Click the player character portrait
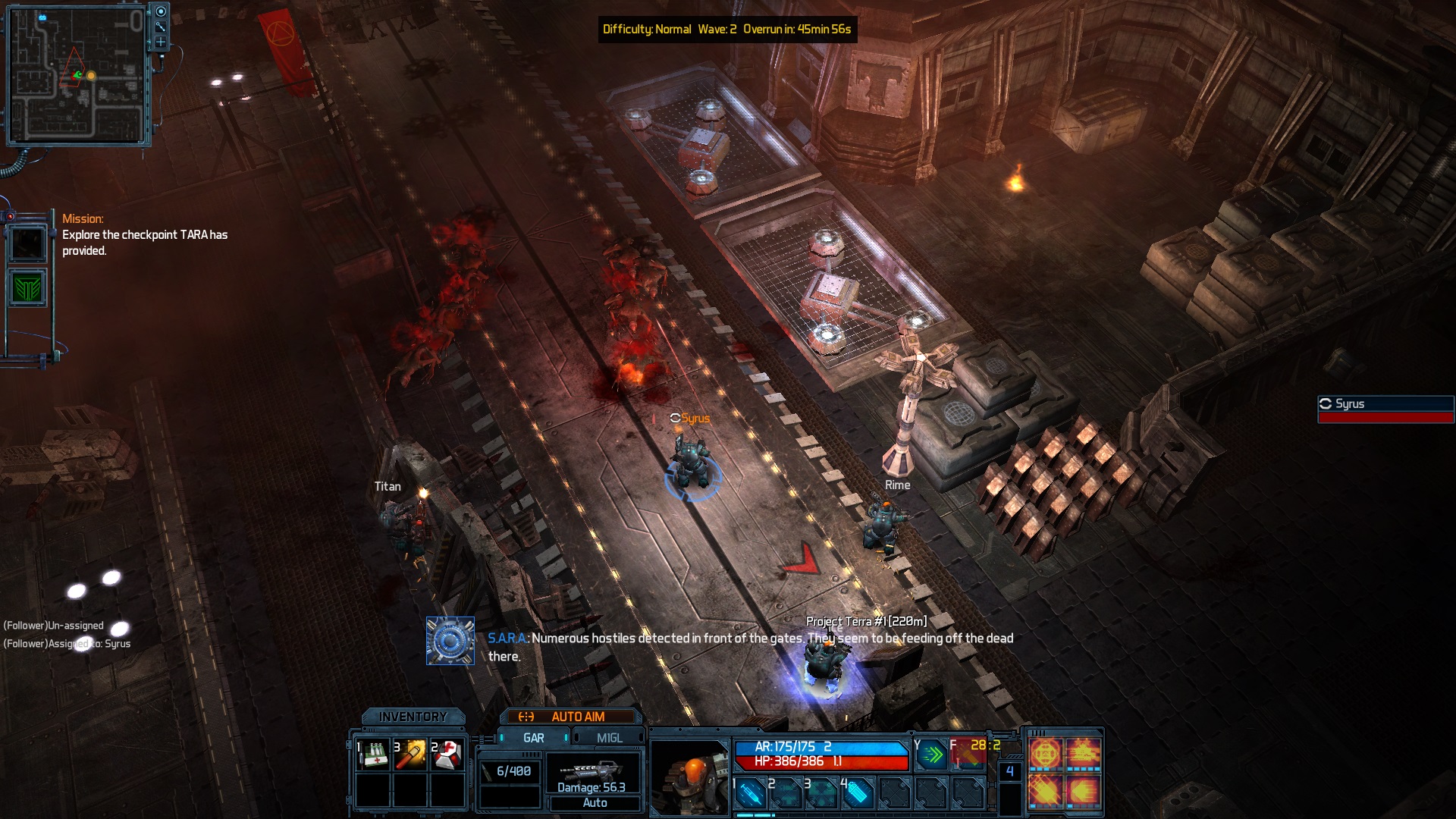The image size is (1456, 819). [x=689, y=777]
